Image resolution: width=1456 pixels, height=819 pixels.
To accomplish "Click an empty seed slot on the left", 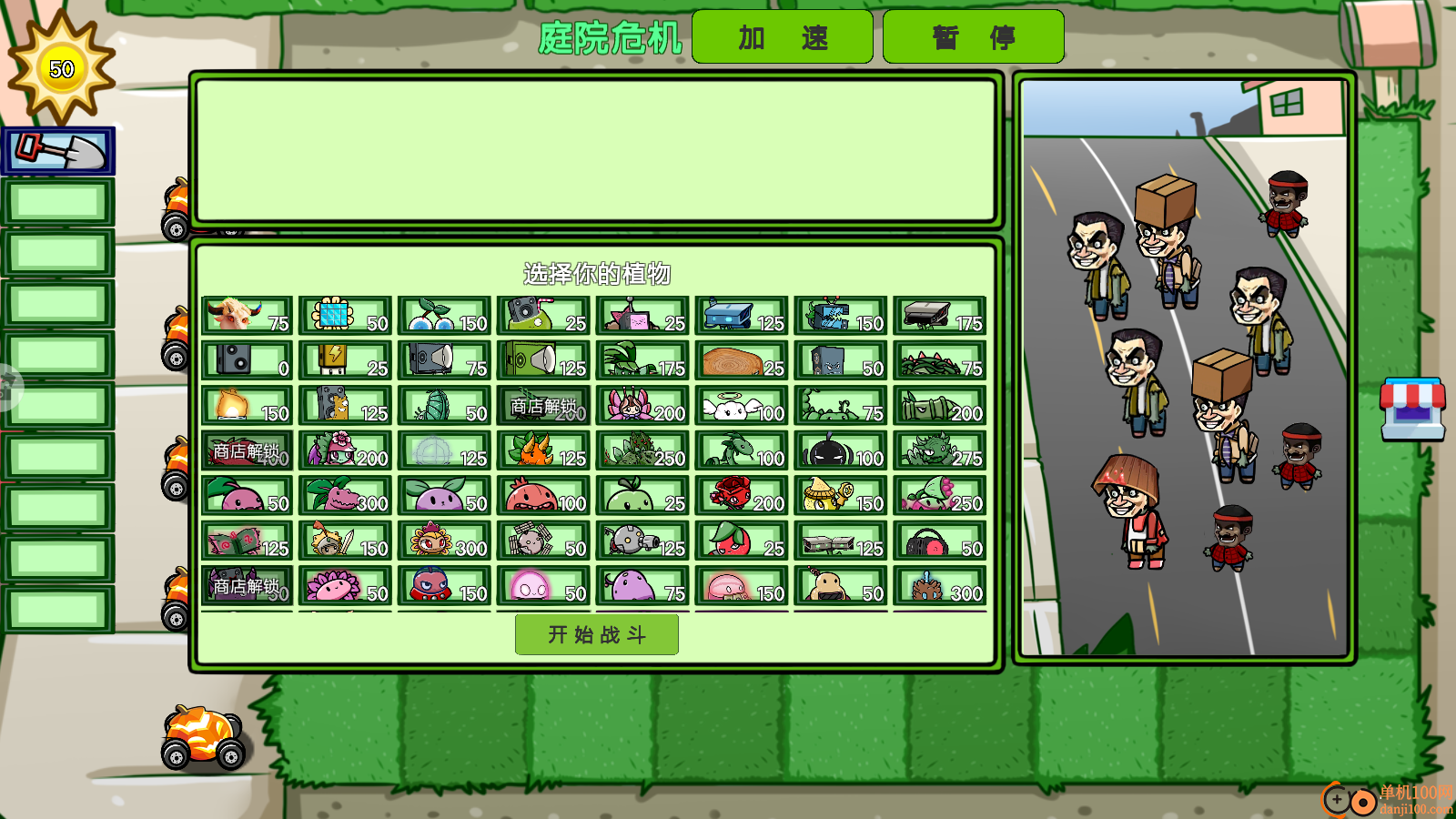I will click(56, 200).
